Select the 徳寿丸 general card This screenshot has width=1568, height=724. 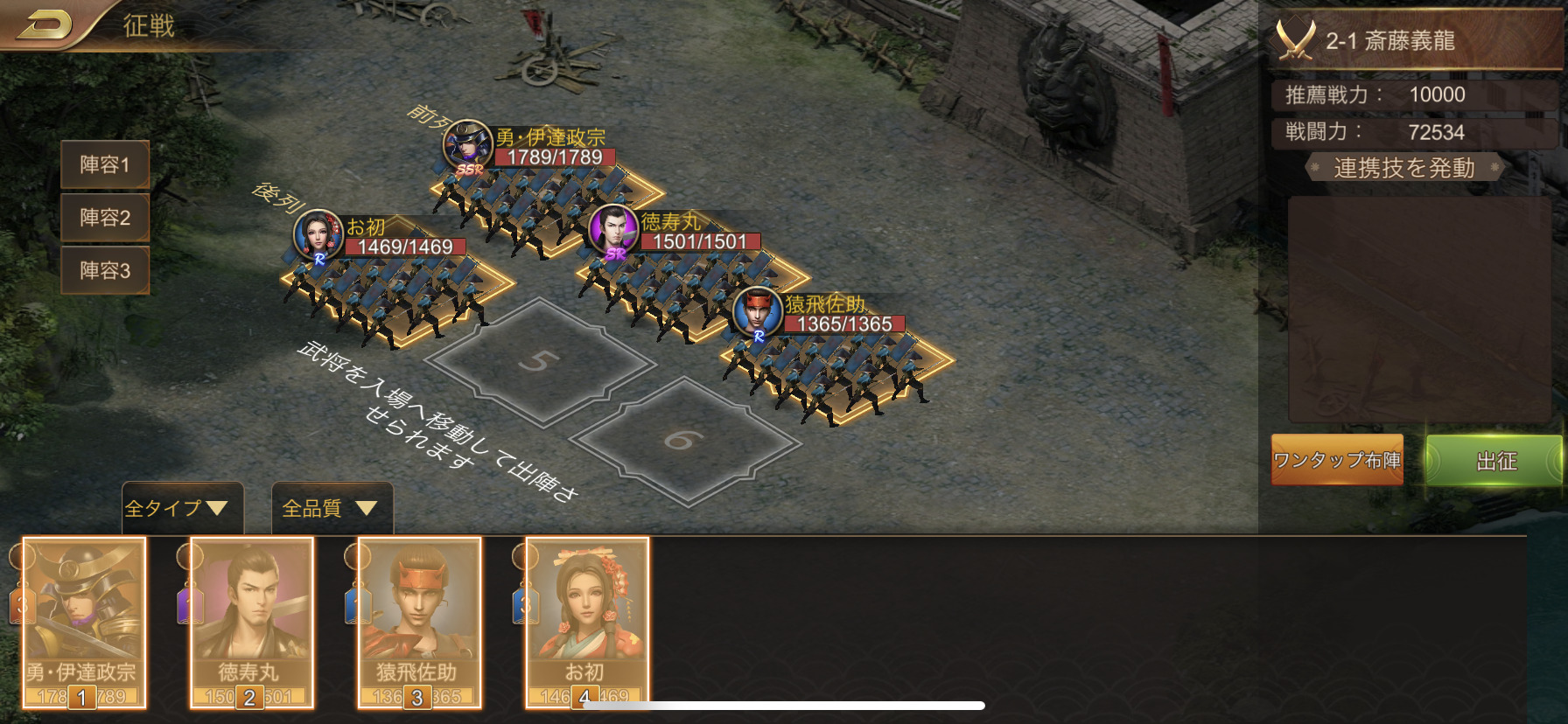[251, 621]
